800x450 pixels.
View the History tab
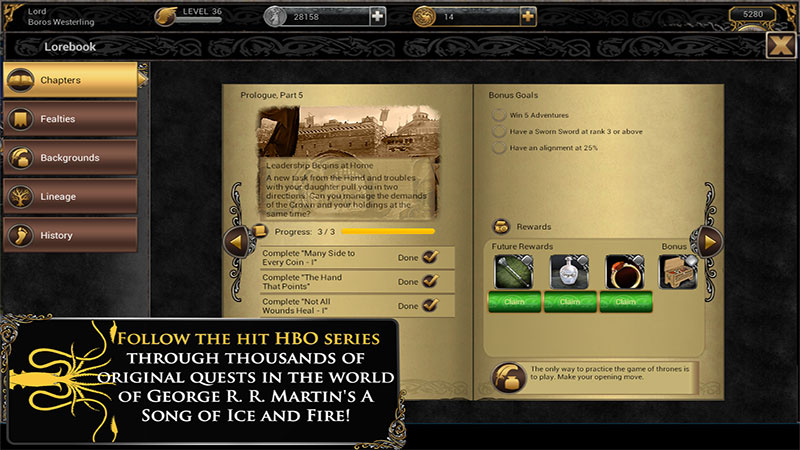click(x=70, y=236)
